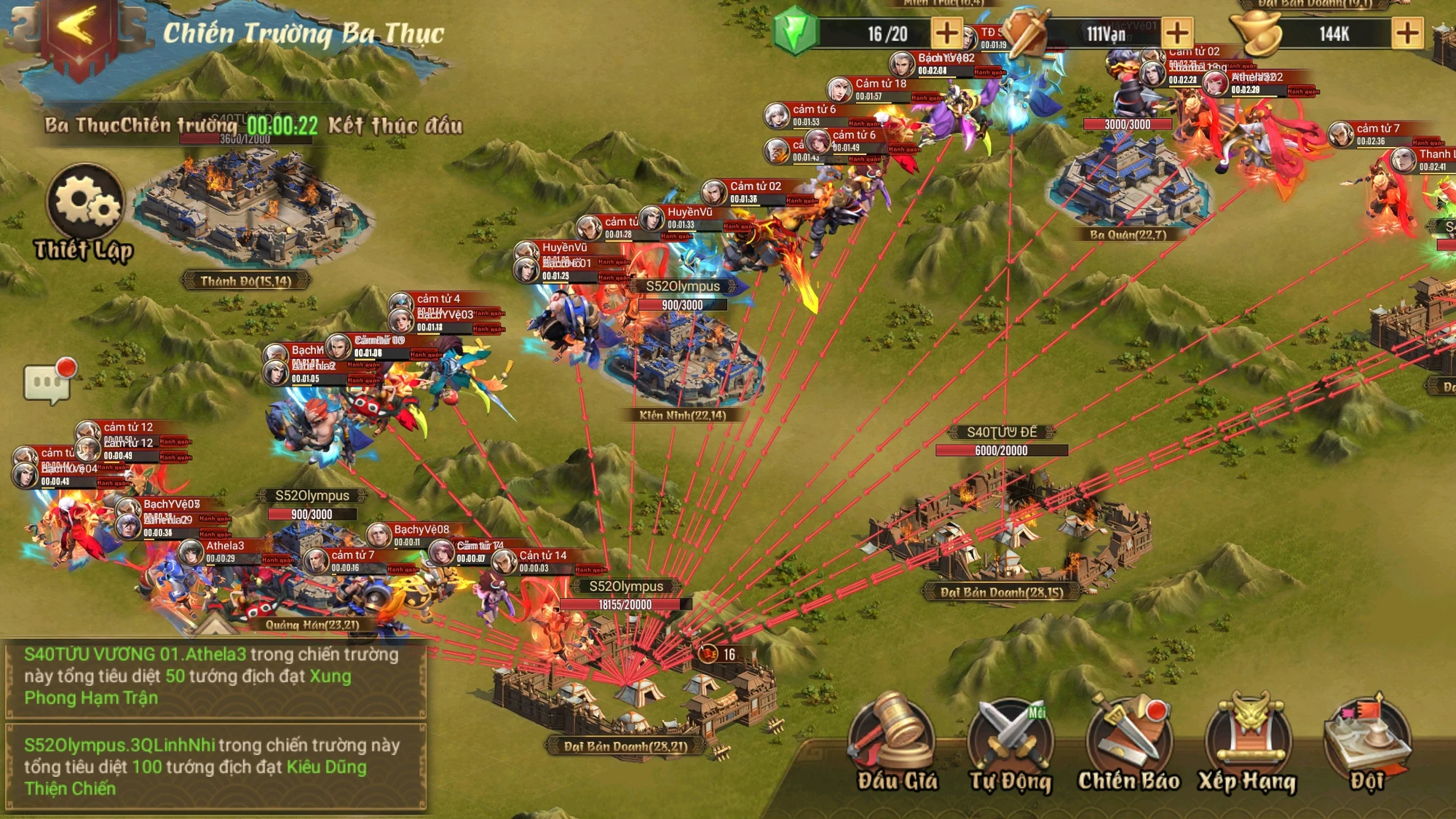This screenshot has height=819, width=1456.
Task: Add more green gem energy
Action: [x=946, y=33]
